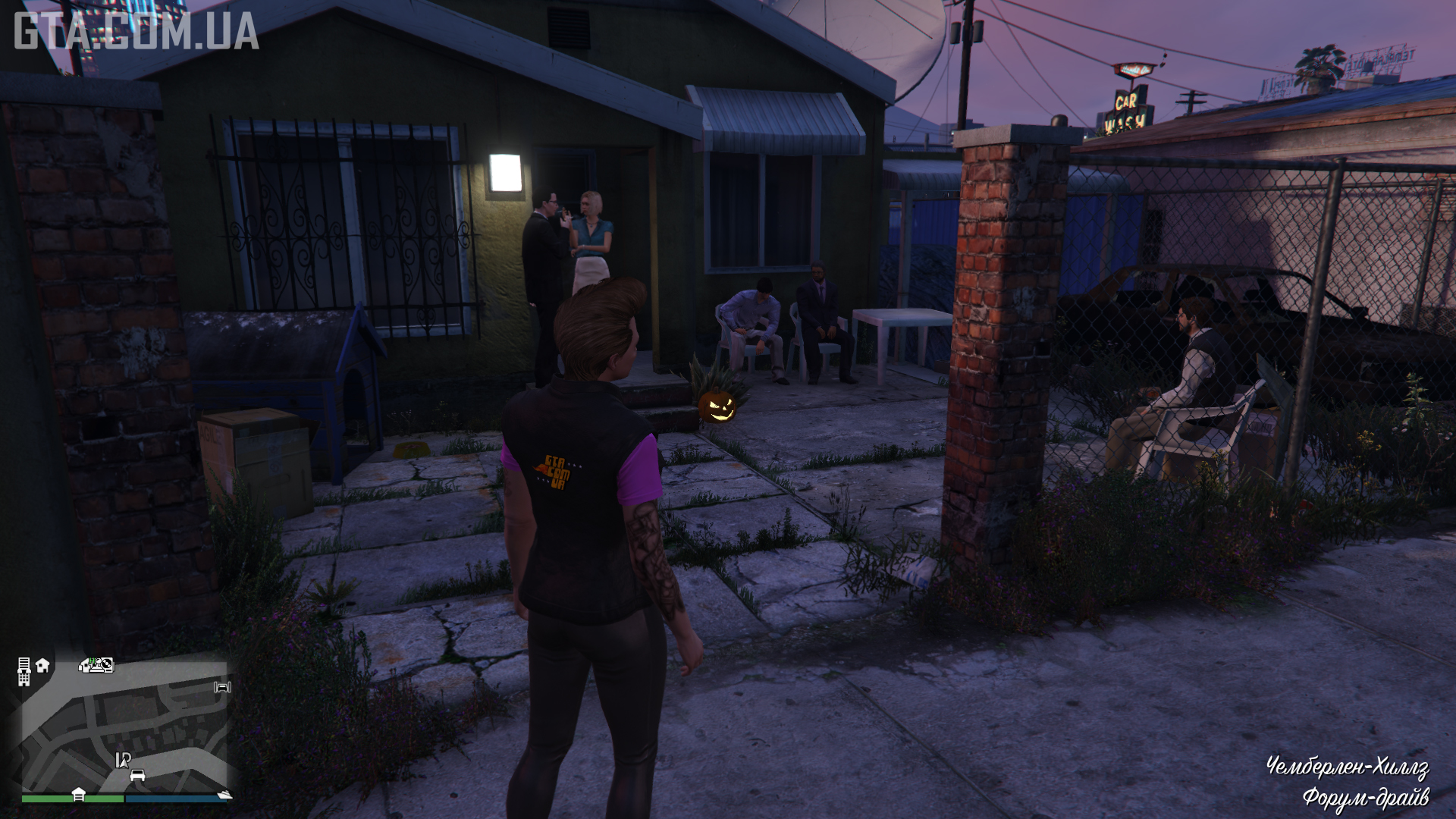Click the house blip on the minimap
The height and width of the screenshot is (819, 1456).
(42, 665)
